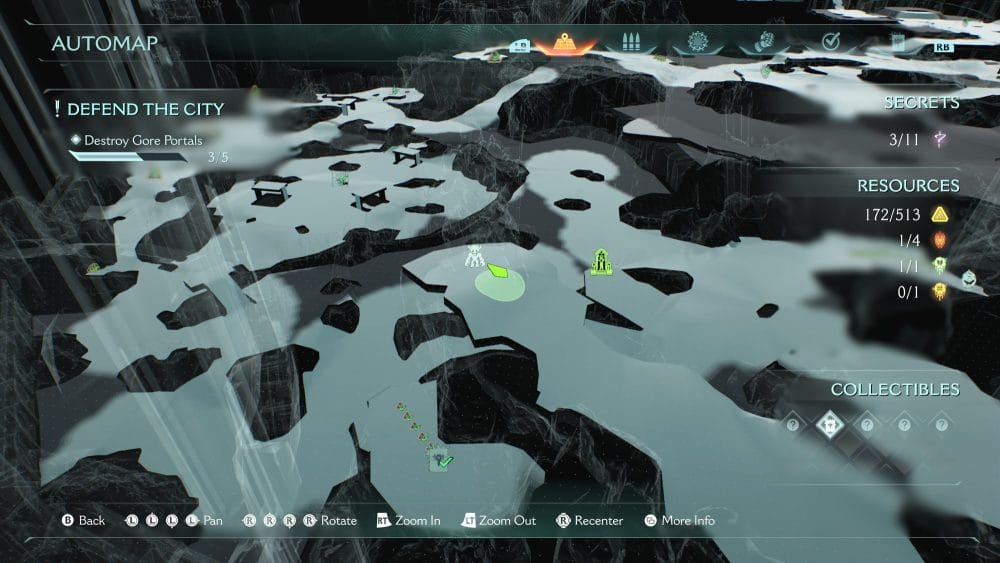Go back from the Automap
Viewport: 1000px width, 563px height.
point(83,521)
